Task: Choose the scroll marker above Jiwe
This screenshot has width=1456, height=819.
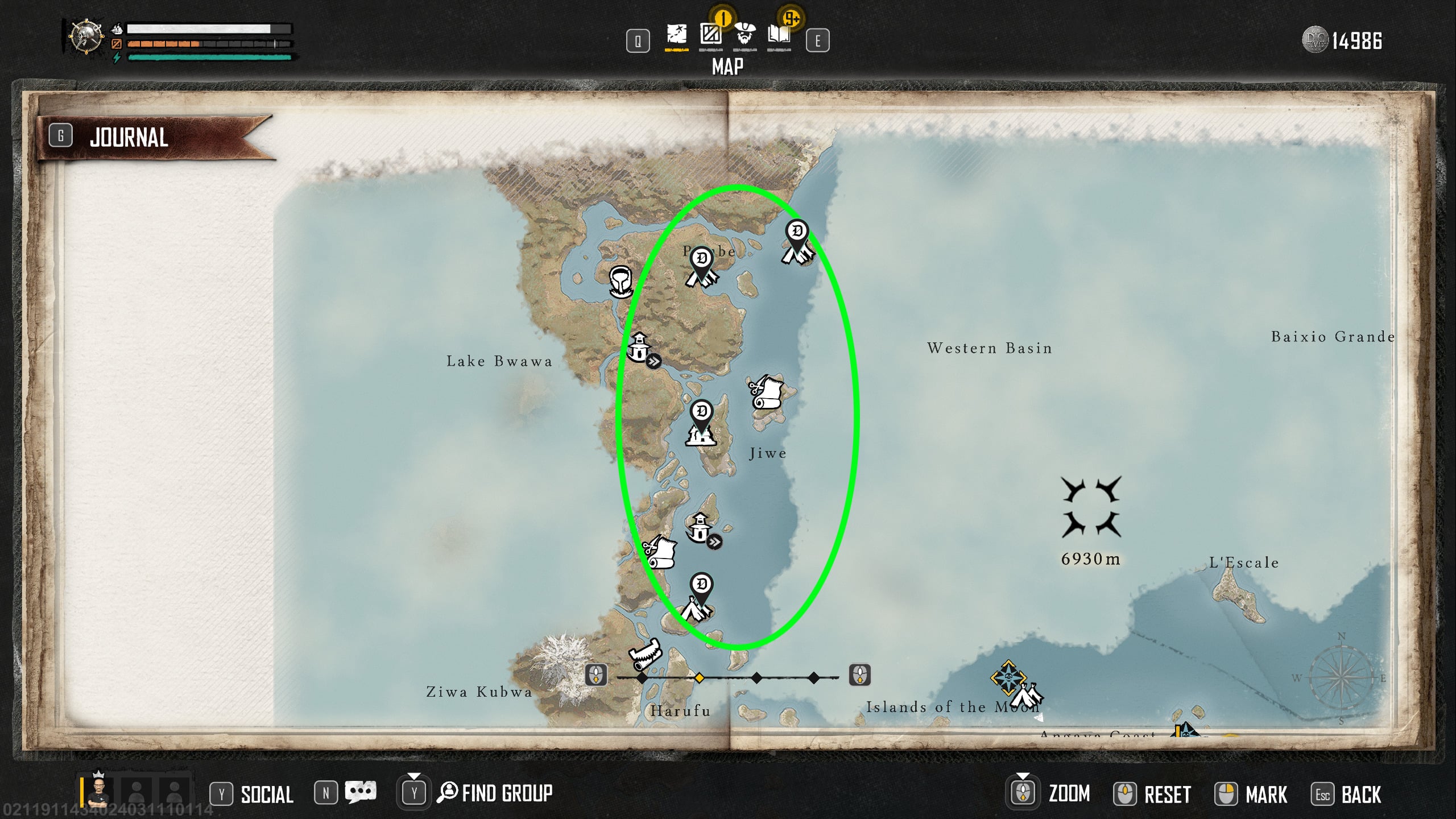Action: [x=767, y=392]
